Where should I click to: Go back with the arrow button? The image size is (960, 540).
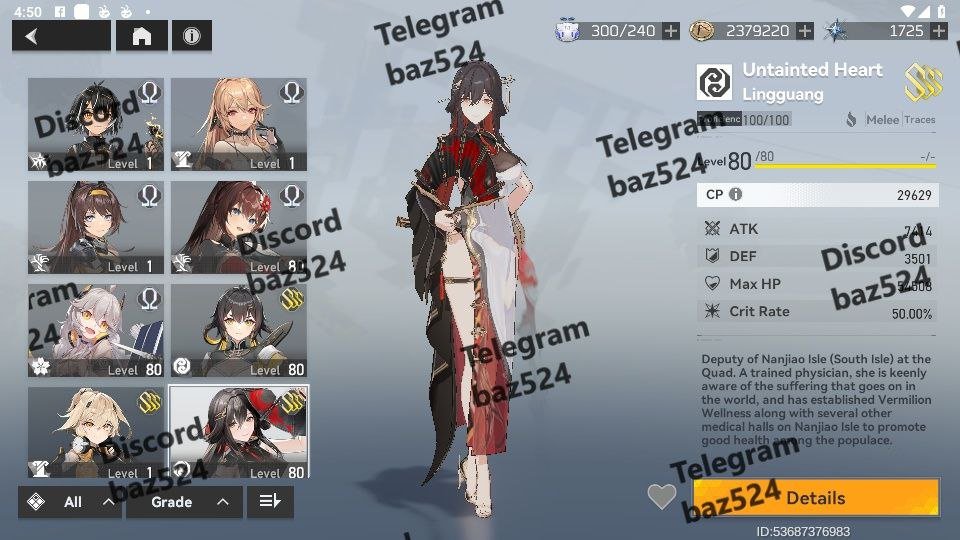tap(60, 36)
